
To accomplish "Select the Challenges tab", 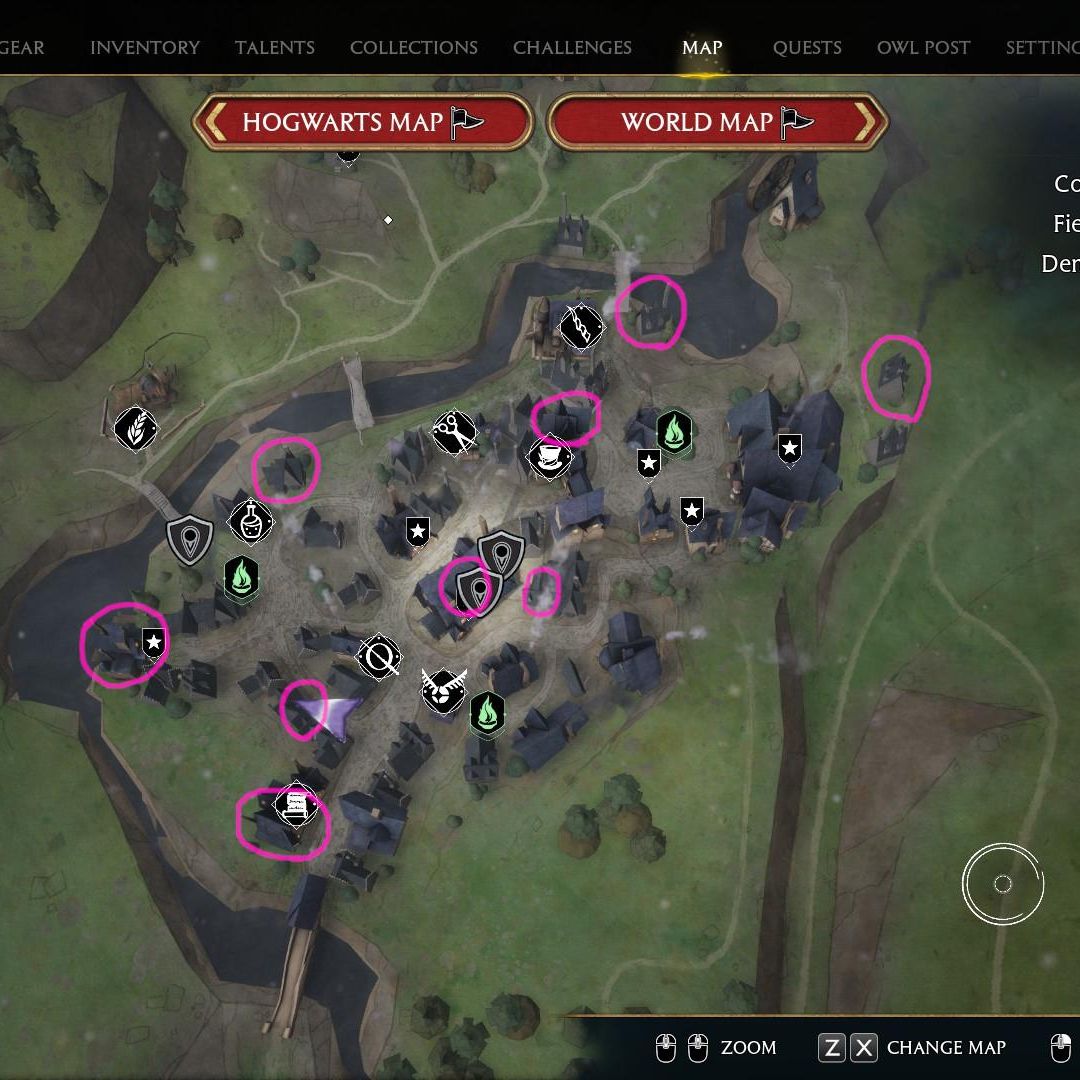I will tap(572, 47).
